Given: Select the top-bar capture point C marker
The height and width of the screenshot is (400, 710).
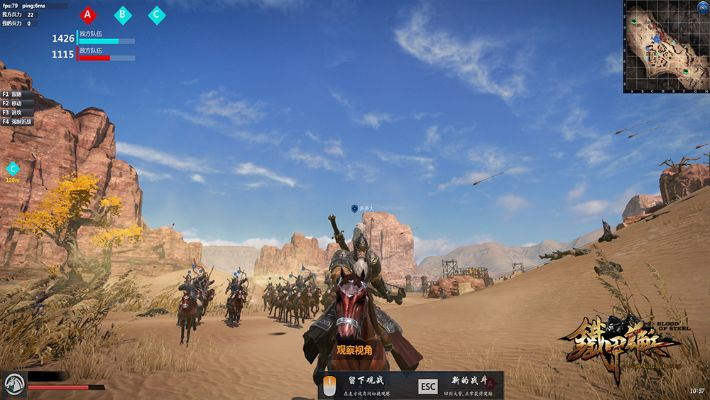Looking at the screenshot, I should point(156,15).
